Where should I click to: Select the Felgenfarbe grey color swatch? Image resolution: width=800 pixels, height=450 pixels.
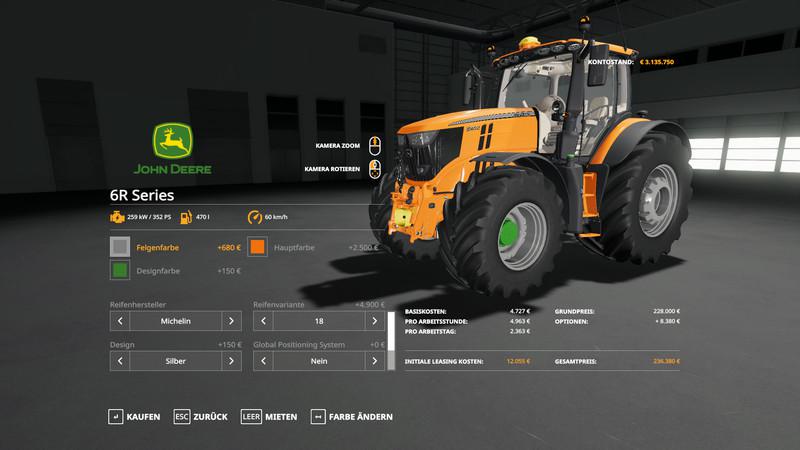click(x=120, y=246)
